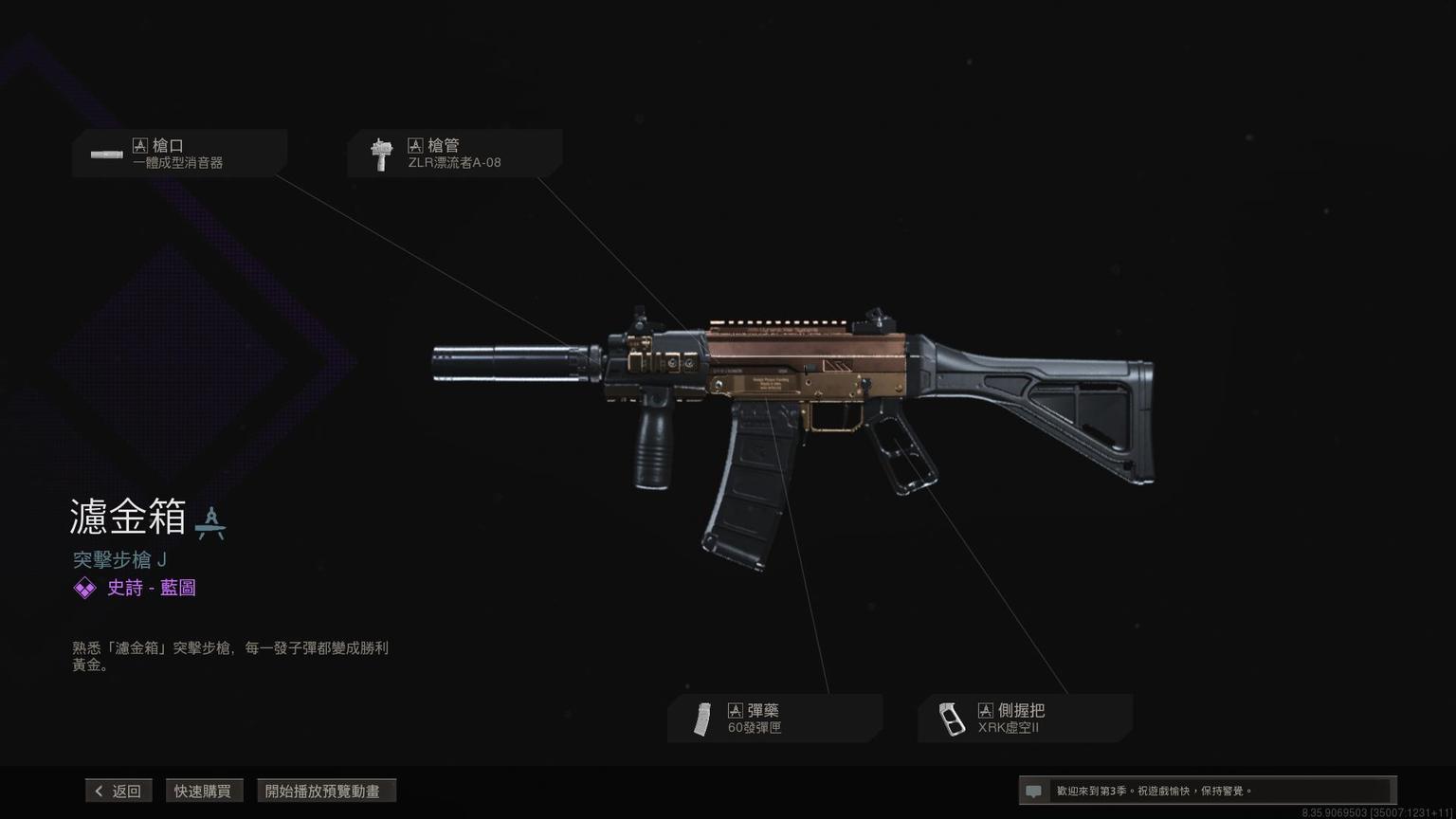Click the 返回 back button
The image size is (1456, 819).
click(118, 791)
